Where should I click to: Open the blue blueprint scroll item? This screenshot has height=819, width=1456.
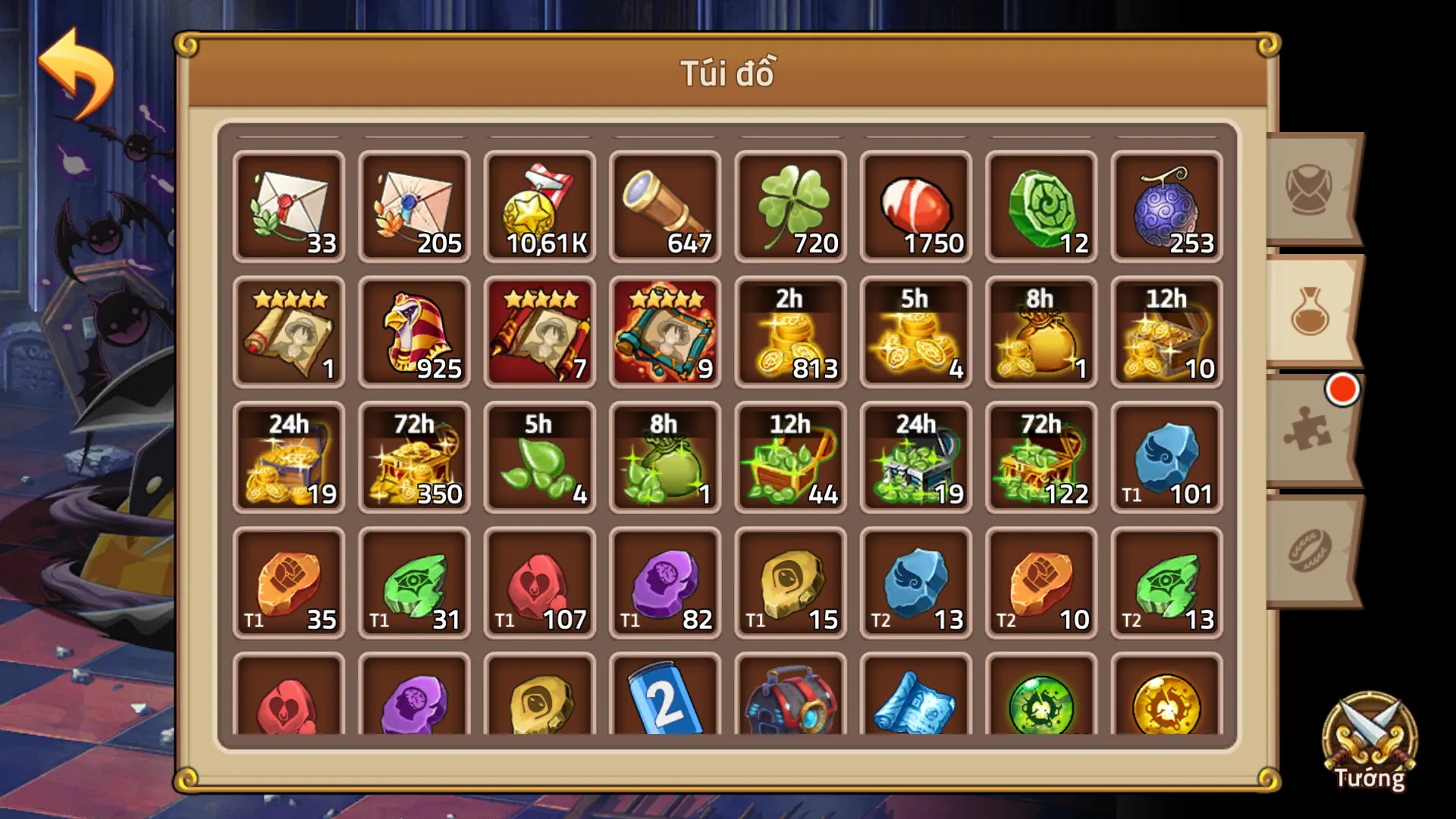pyautogui.click(x=915, y=705)
